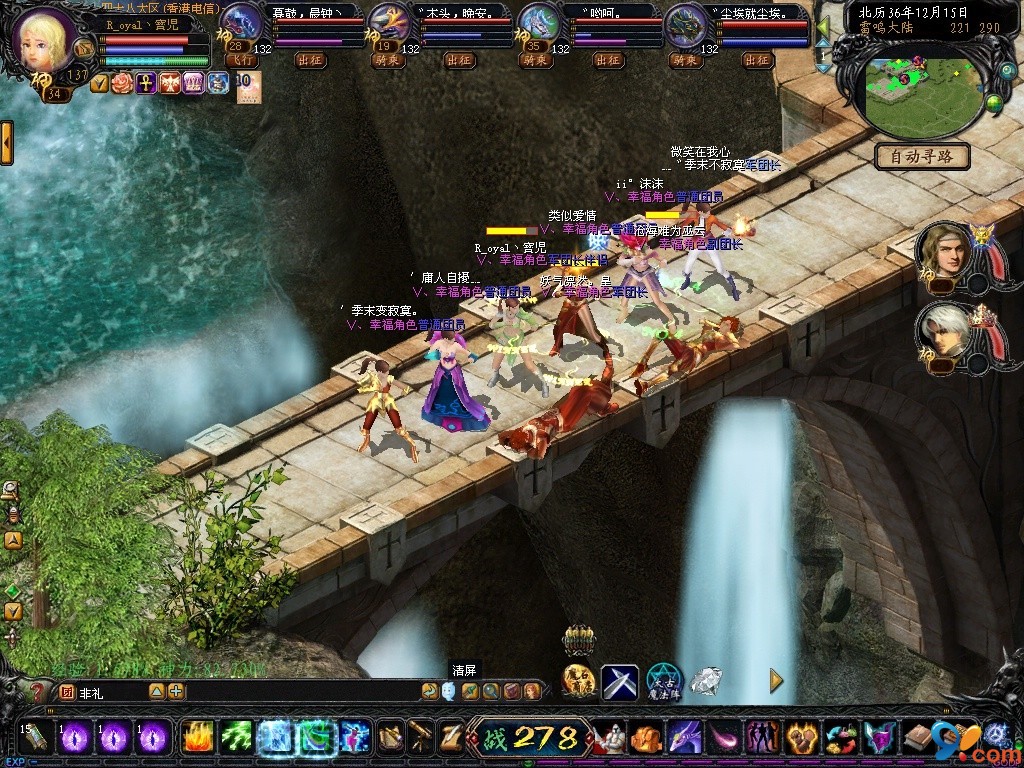
Task: Open the 太古魔法阵 pentagram icon
Action: pyautogui.click(x=663, y=682)
